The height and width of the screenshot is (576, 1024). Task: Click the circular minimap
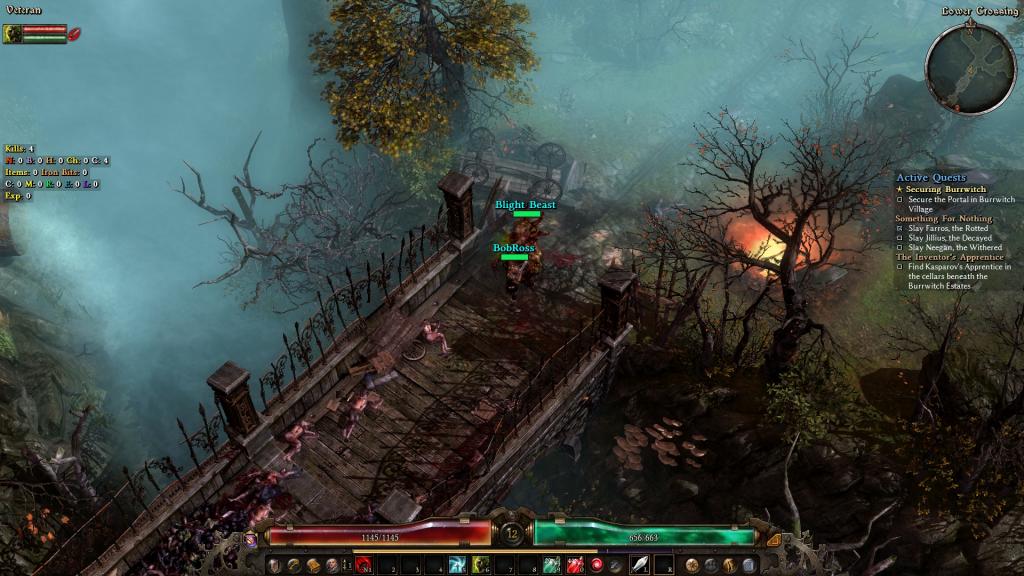(970, 68)
